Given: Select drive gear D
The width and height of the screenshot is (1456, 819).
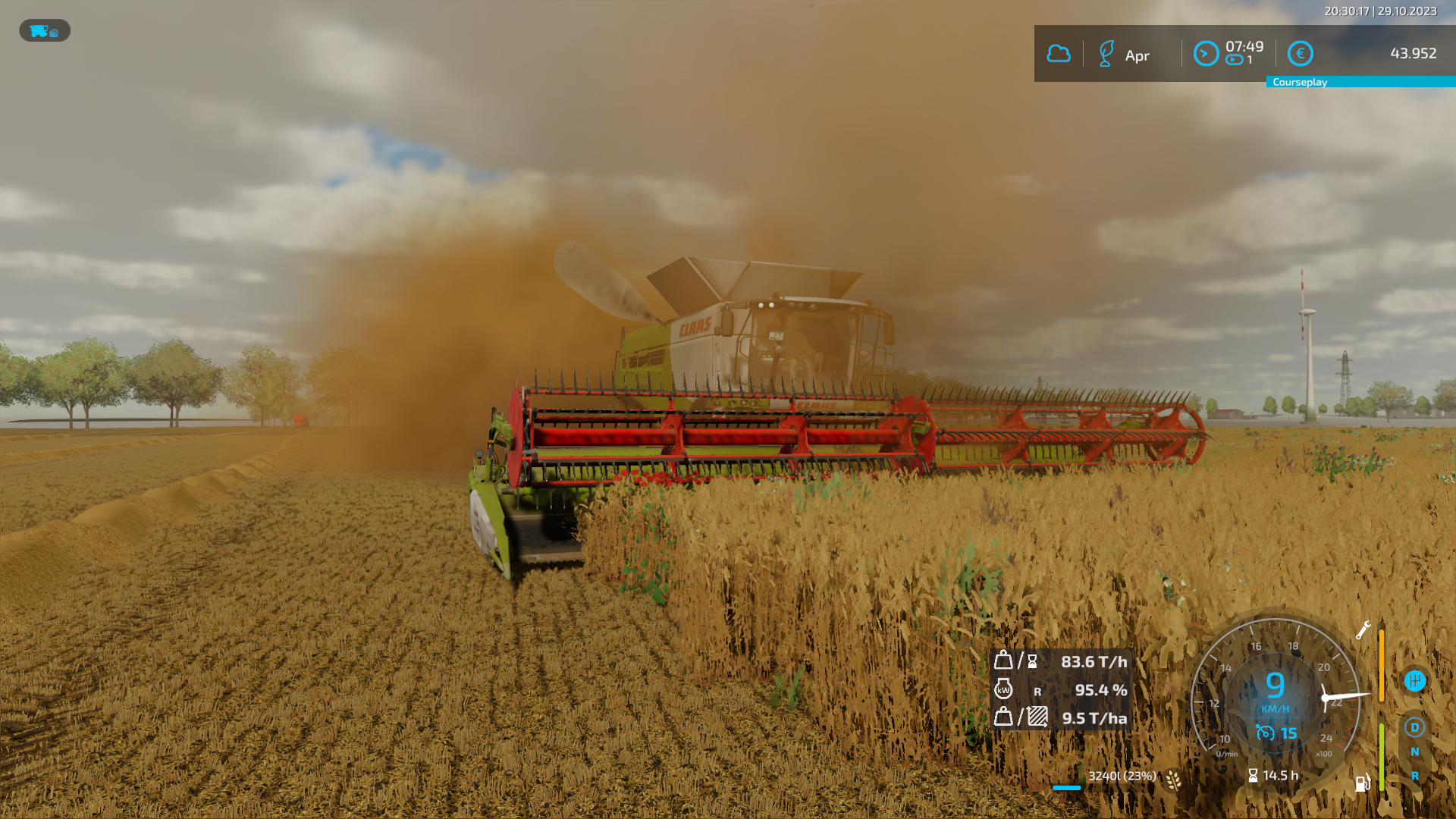Looking at the screenshot, I should click(x=1414, y=727).
